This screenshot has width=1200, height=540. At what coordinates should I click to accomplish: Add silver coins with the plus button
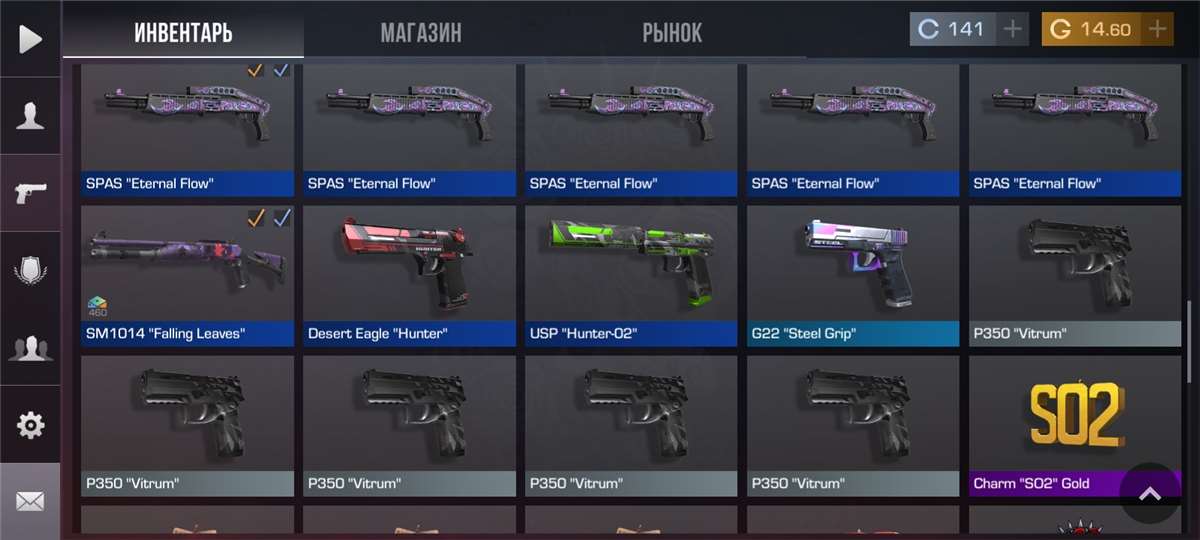[1013, 29]
